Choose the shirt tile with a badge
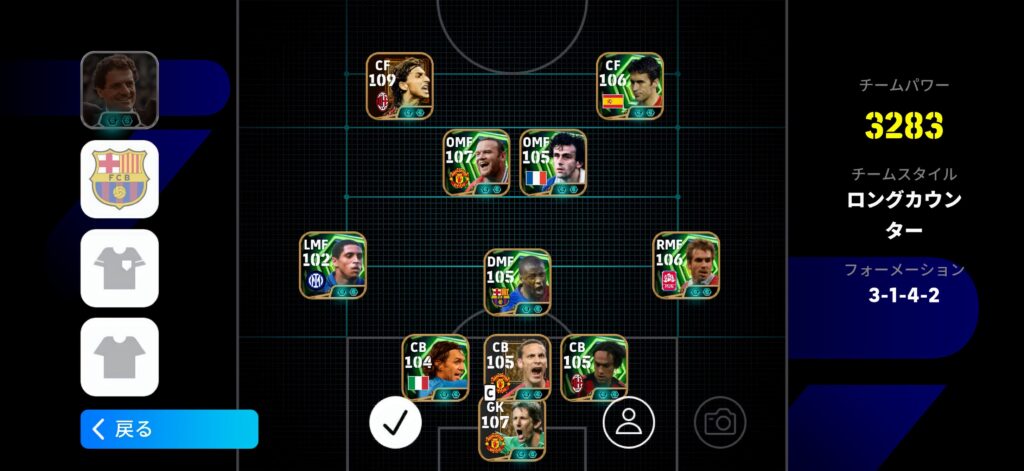The width and height of the screenshot is (1024, 471). pos(120,268)
